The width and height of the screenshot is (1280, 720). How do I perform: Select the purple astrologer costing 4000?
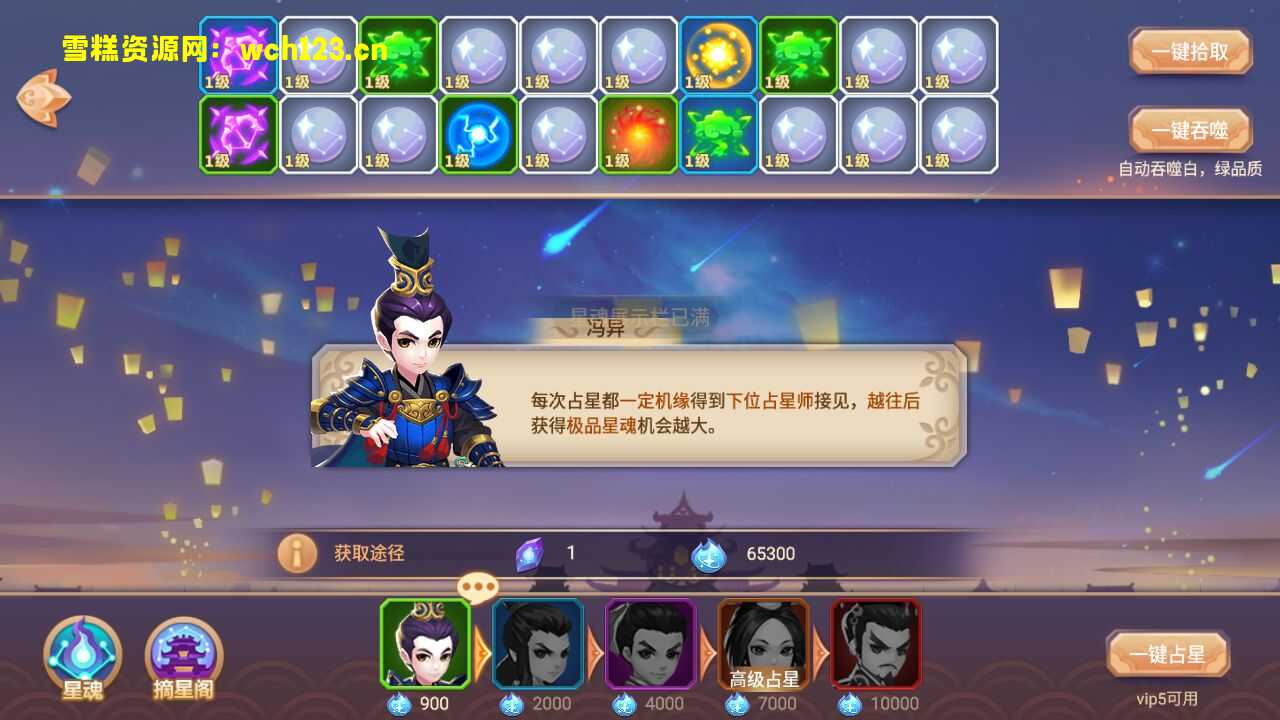(x=649, y=645)
